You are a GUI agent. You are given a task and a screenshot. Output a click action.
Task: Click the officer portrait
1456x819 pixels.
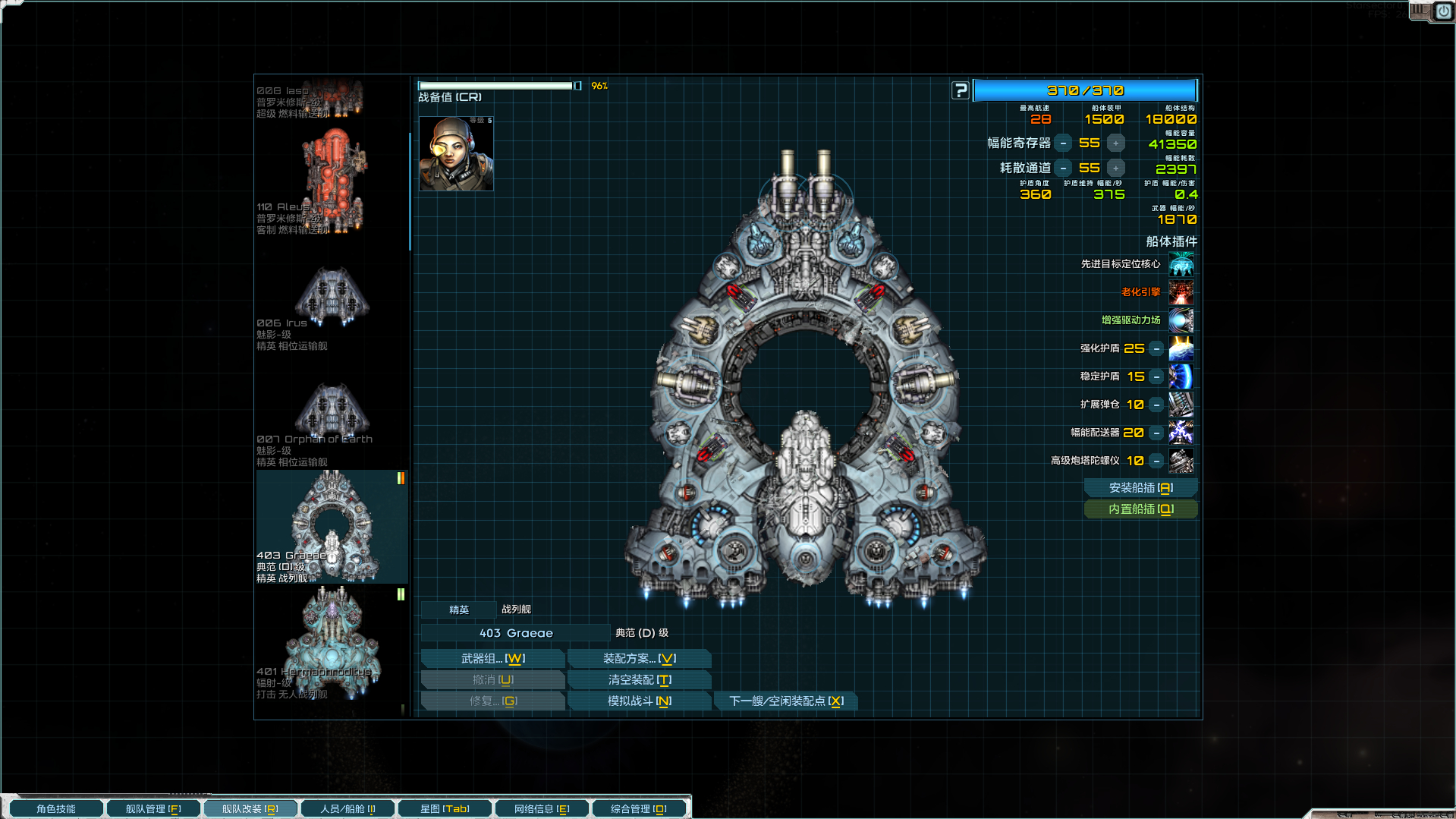[456, 153]
